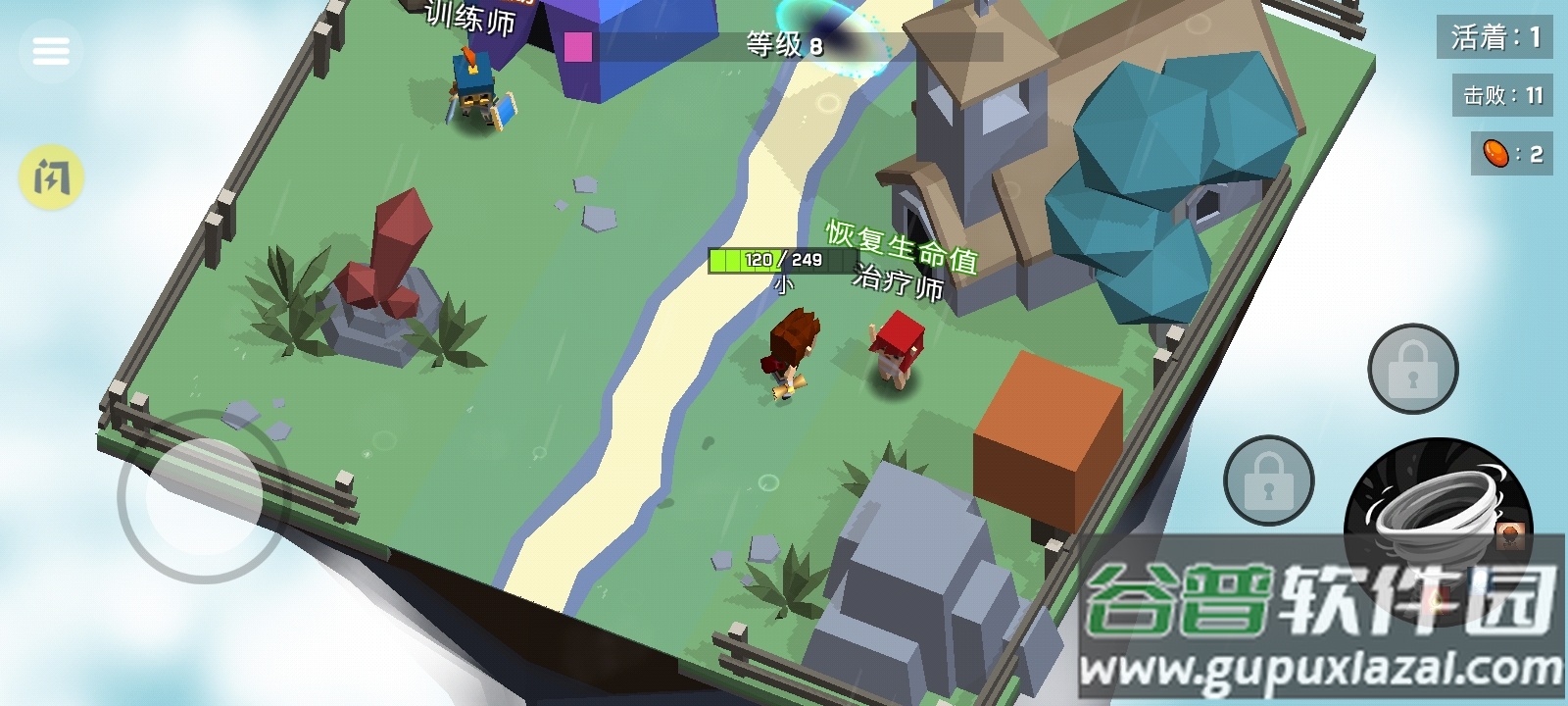
Task: Click the green 120/249 health bar
Action: 769,260
